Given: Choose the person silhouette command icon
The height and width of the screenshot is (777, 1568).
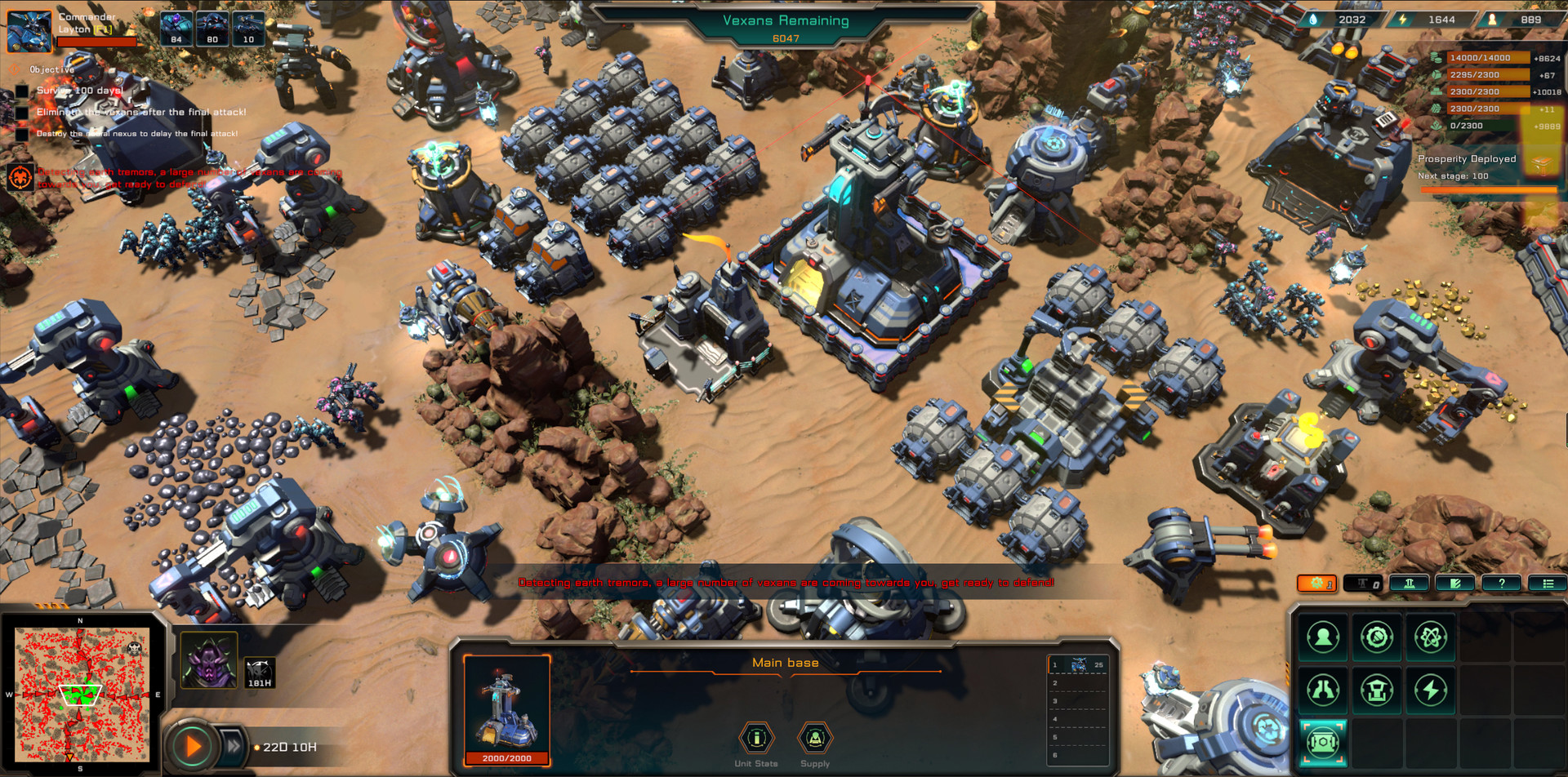Looking at the screenshot, I should tap(1323, 637).
